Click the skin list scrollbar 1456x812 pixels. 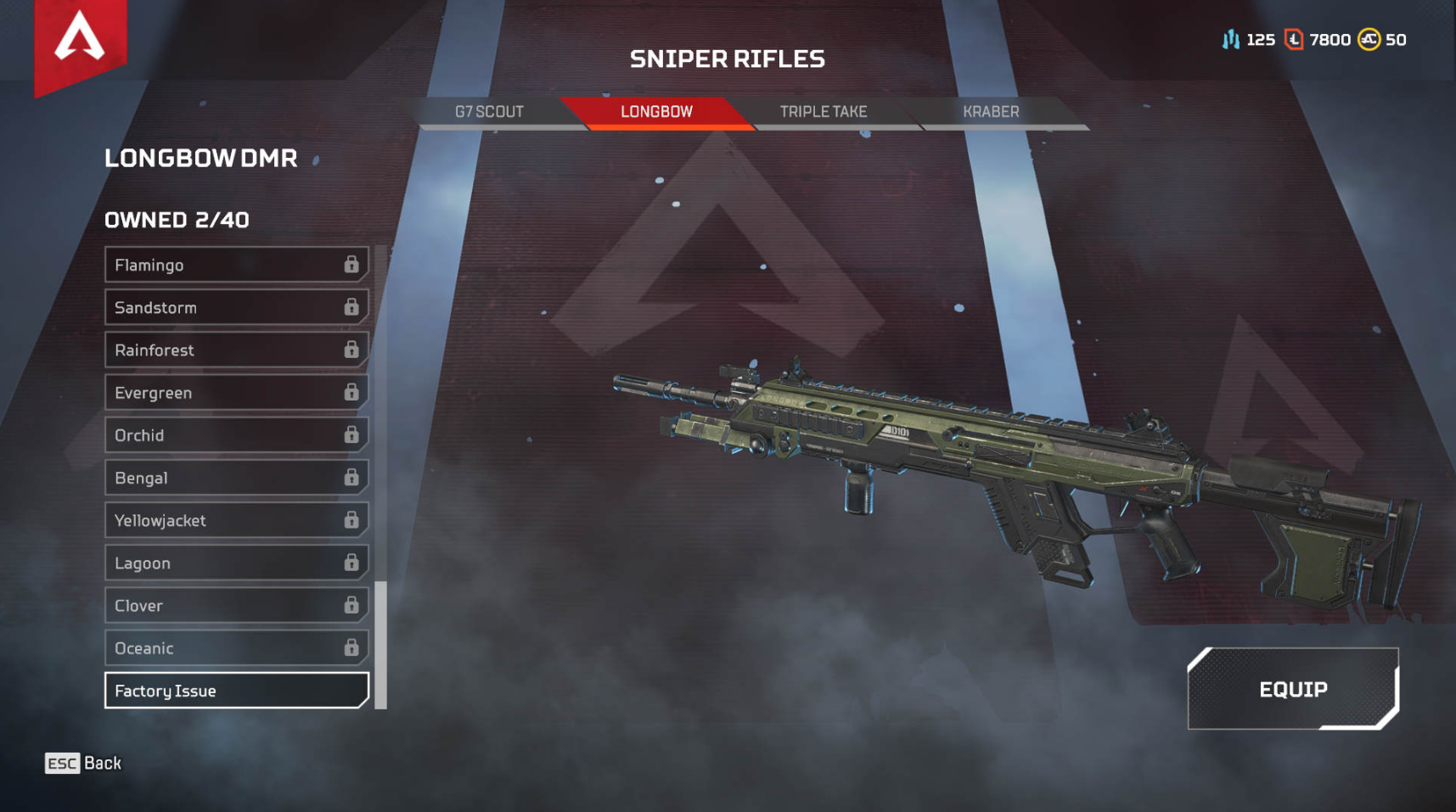381,644
